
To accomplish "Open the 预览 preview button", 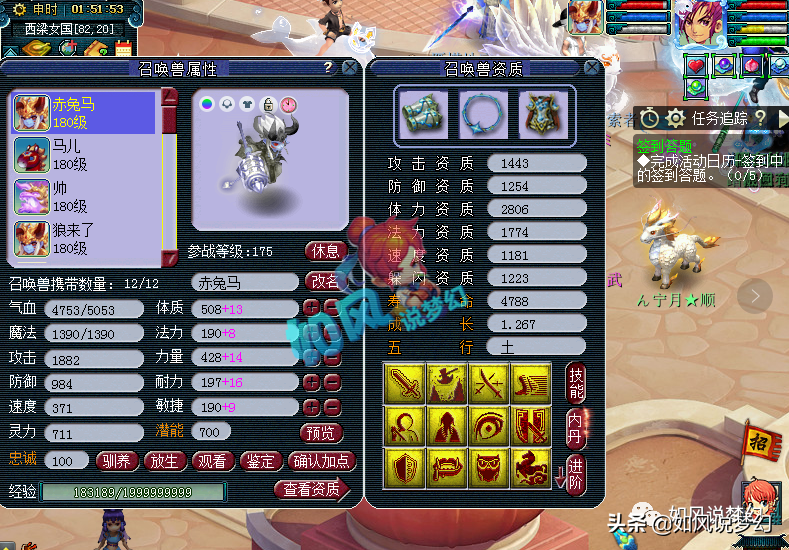I will (x=322, y=432).
